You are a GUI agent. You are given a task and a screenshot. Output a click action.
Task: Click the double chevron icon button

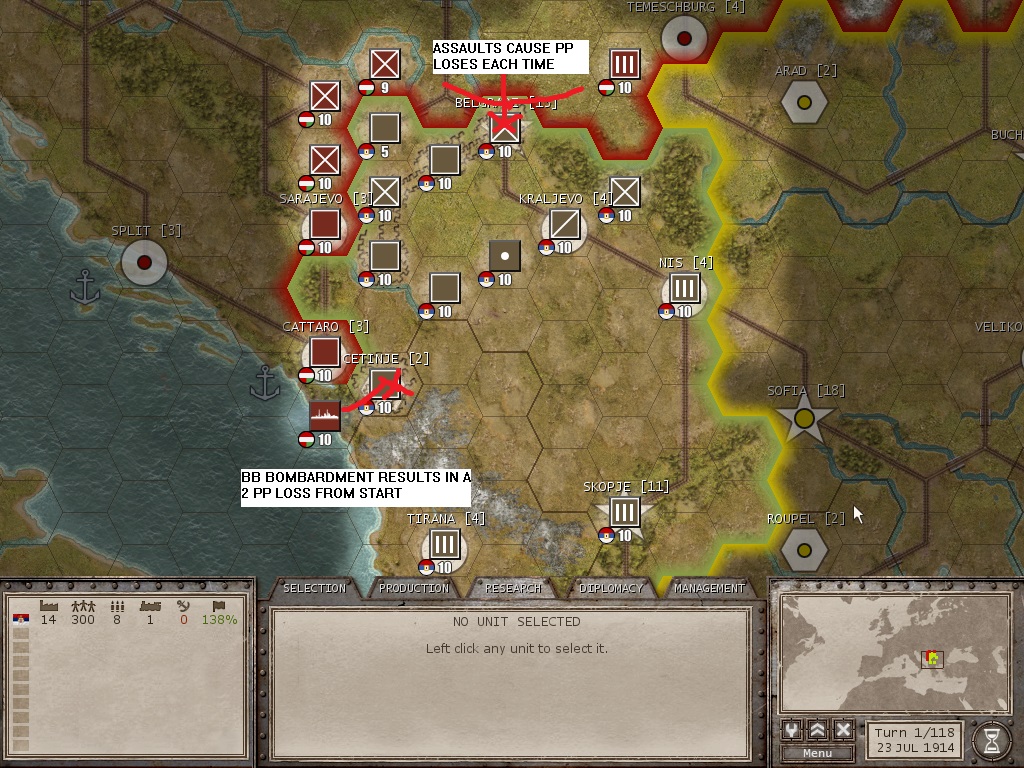[818, 729]
